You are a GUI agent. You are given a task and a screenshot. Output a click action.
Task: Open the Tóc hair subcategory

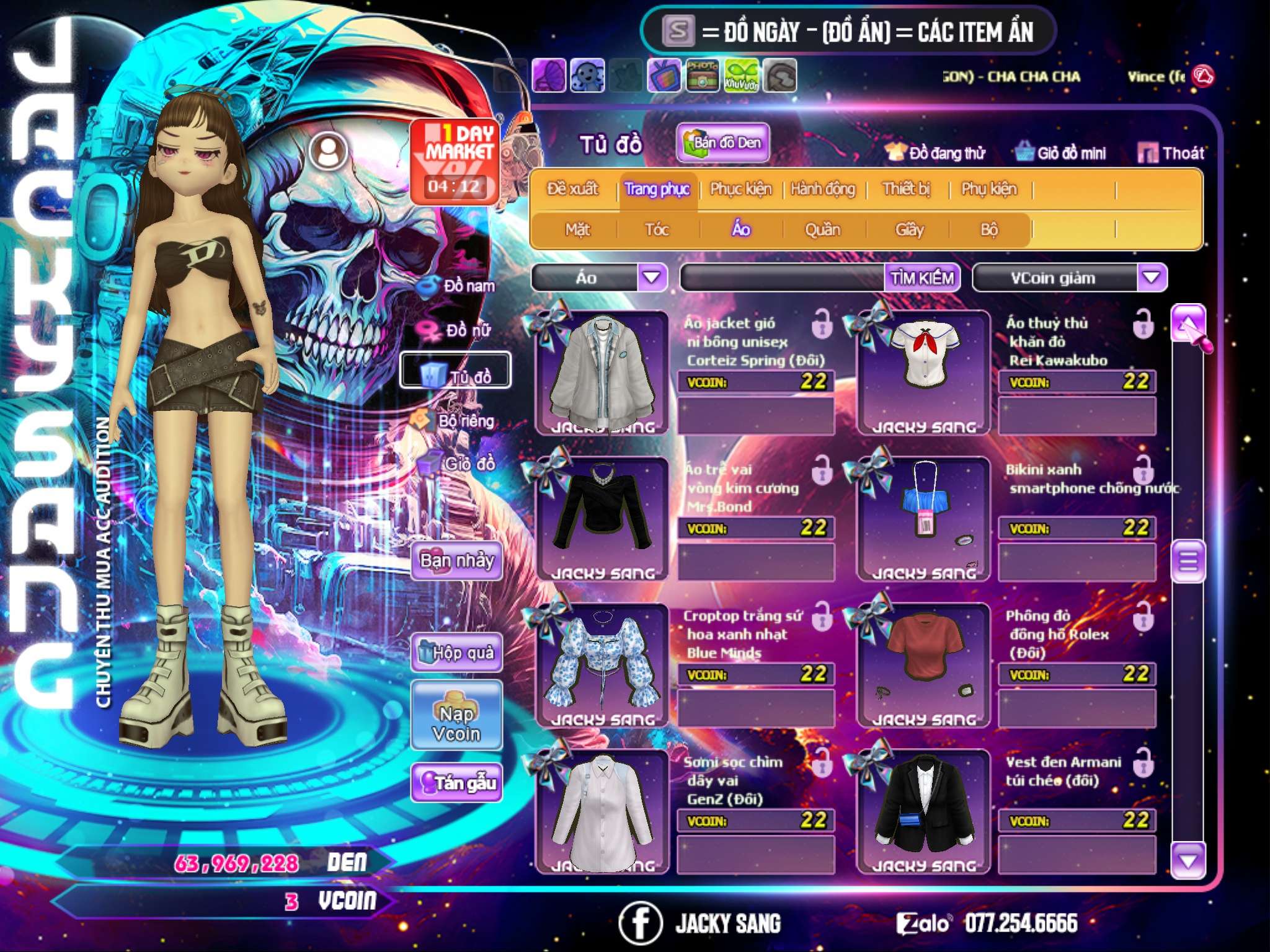(657, 230)
